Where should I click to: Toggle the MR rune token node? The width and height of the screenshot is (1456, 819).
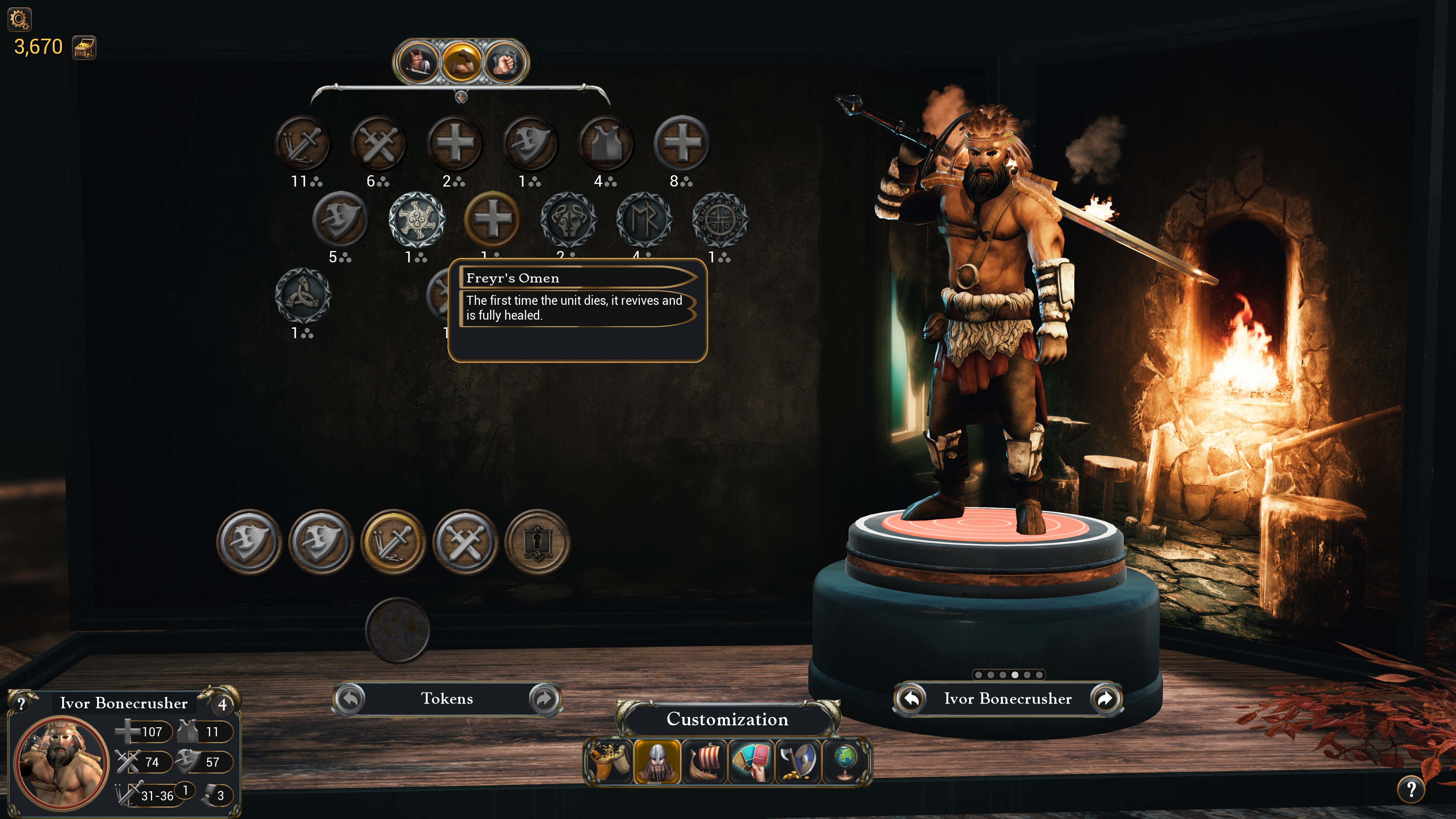(x=645, y=220)
